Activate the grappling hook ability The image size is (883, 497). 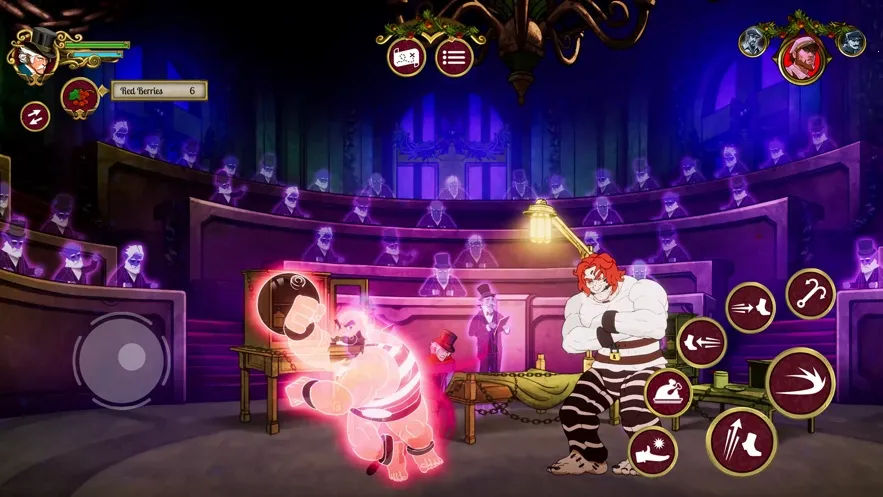coord(810,293)
